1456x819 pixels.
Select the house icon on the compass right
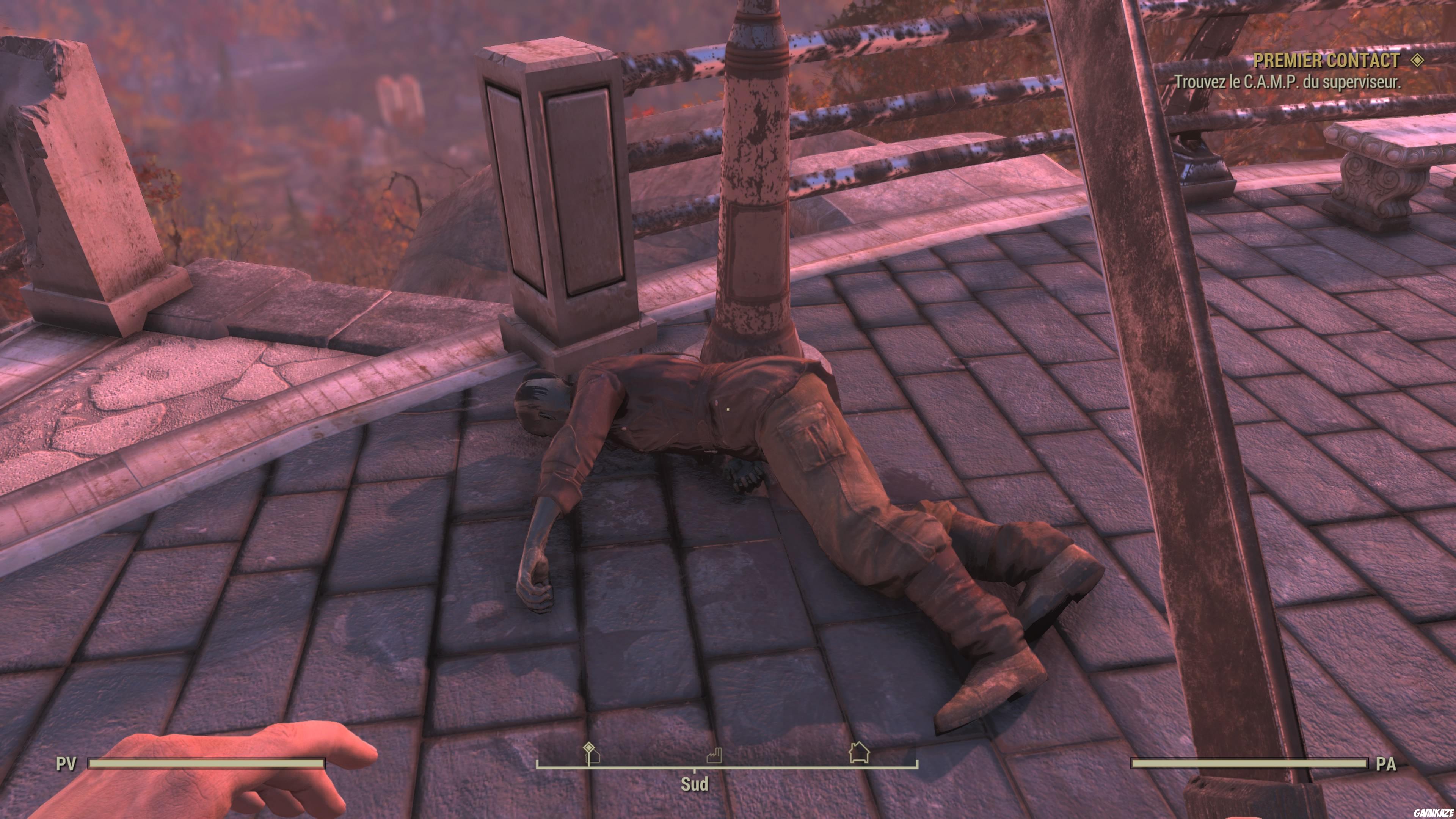pyautogui.click(x=860, y=752)
